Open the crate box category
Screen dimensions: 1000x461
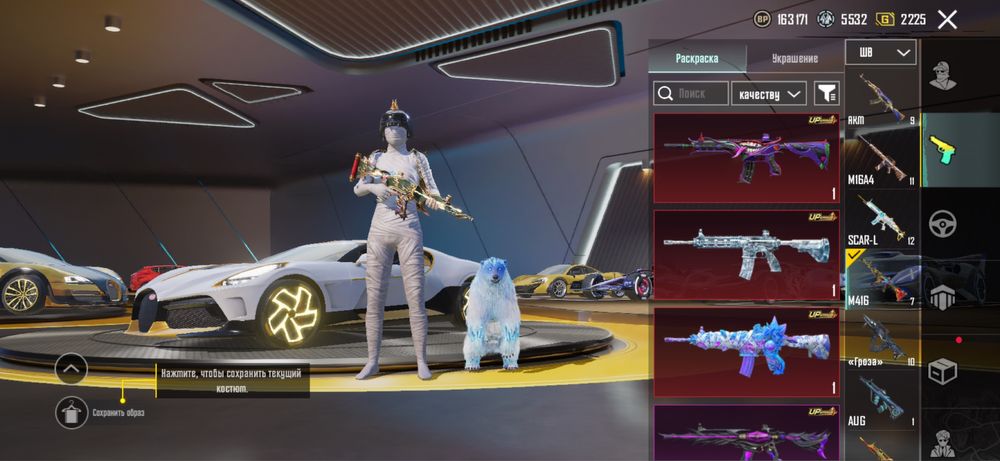coord(941,372)
